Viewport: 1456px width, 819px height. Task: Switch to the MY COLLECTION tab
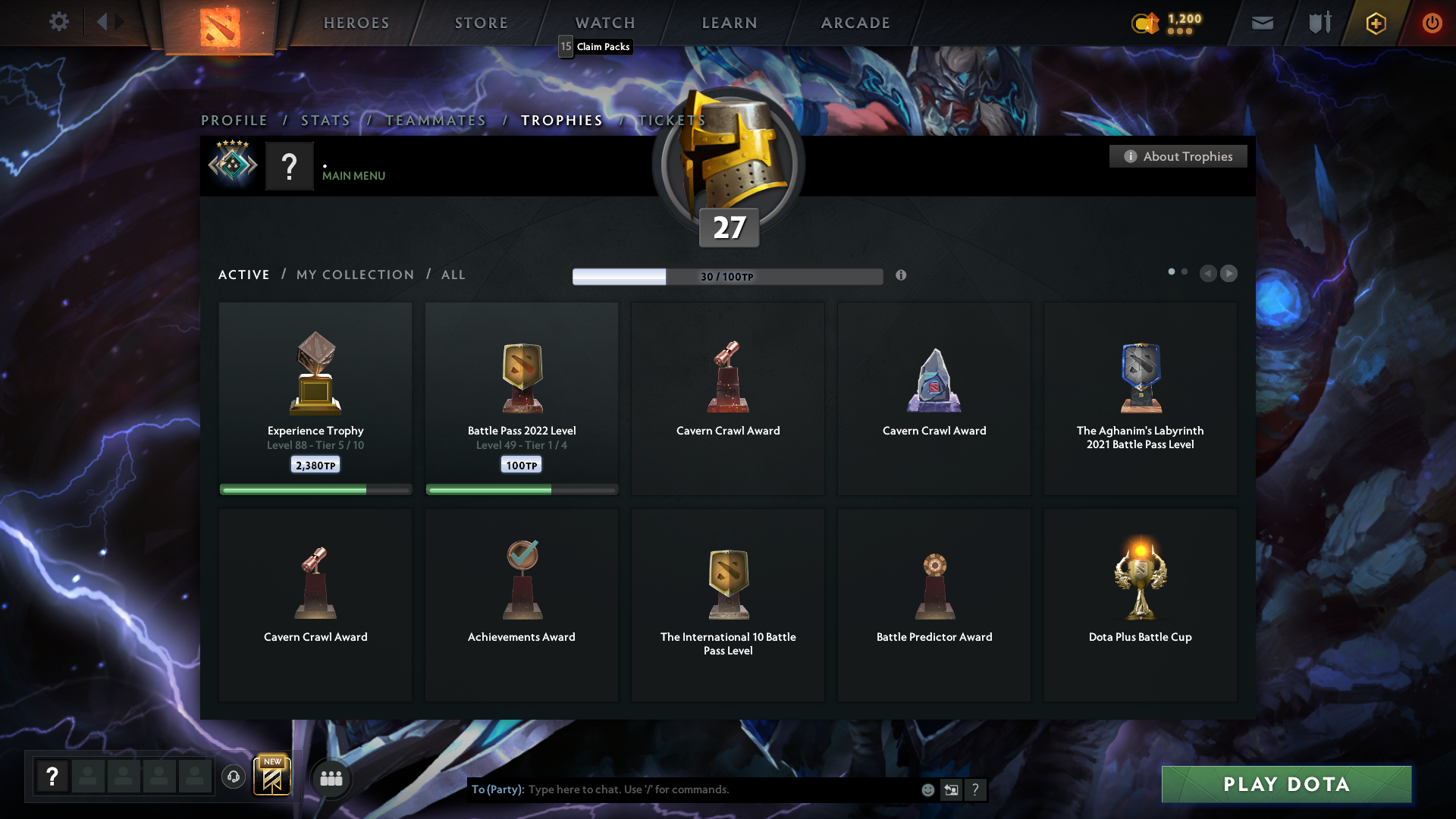click(354, 275)
